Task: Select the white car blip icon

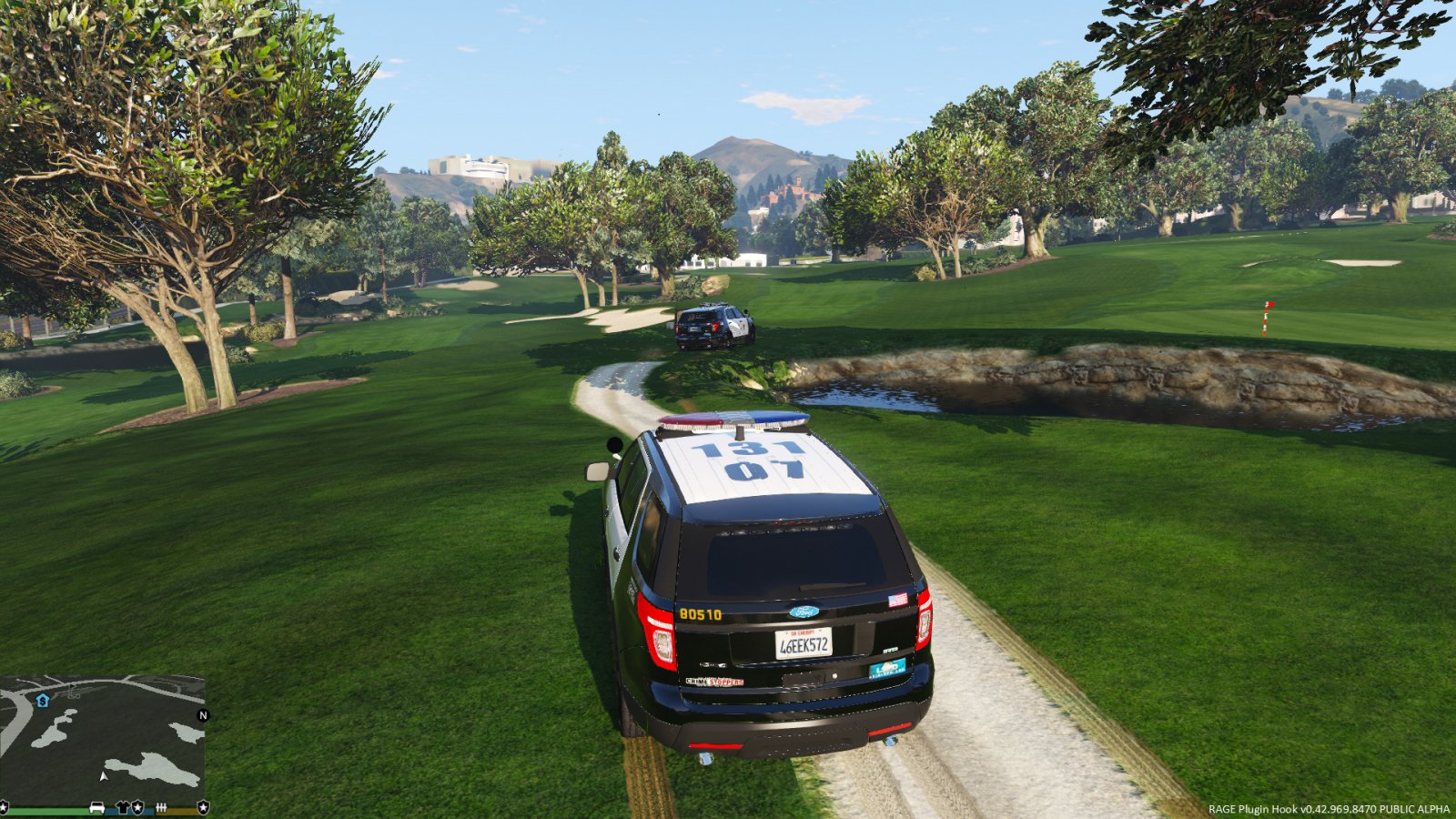Action: [x=96, y=808]
